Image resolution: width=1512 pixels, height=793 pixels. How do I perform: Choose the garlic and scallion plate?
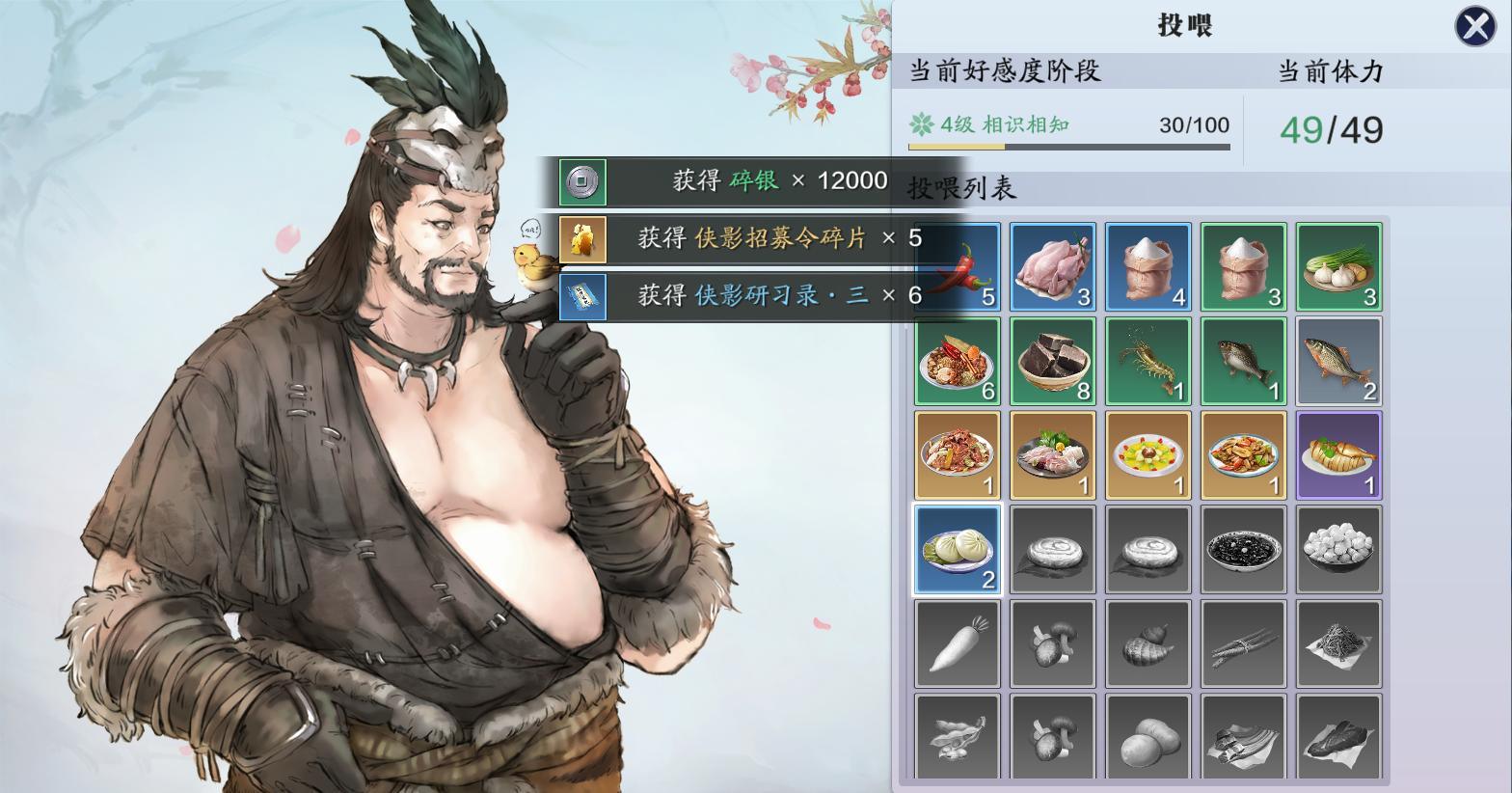coord(1338,266)
